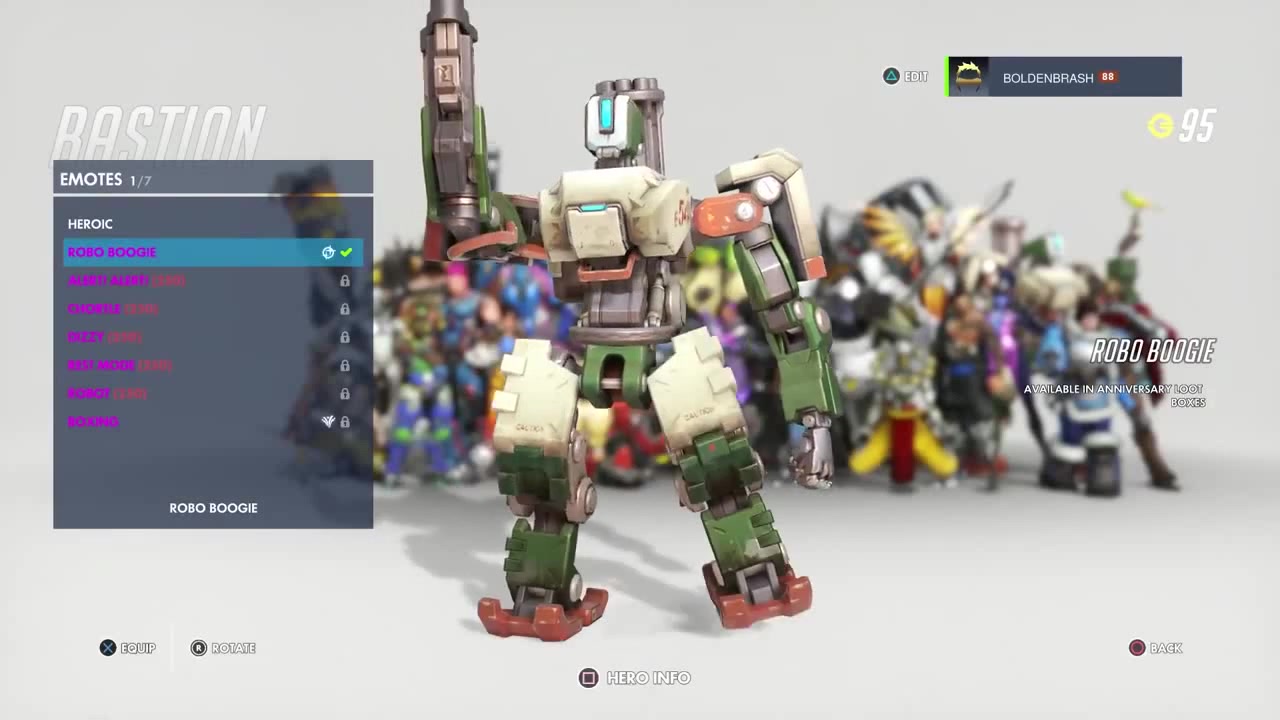The image size is (1280, 720).
Task: Click the R button icon beside ROTATE
Action: pyautogui.click(x=199, y=648)
